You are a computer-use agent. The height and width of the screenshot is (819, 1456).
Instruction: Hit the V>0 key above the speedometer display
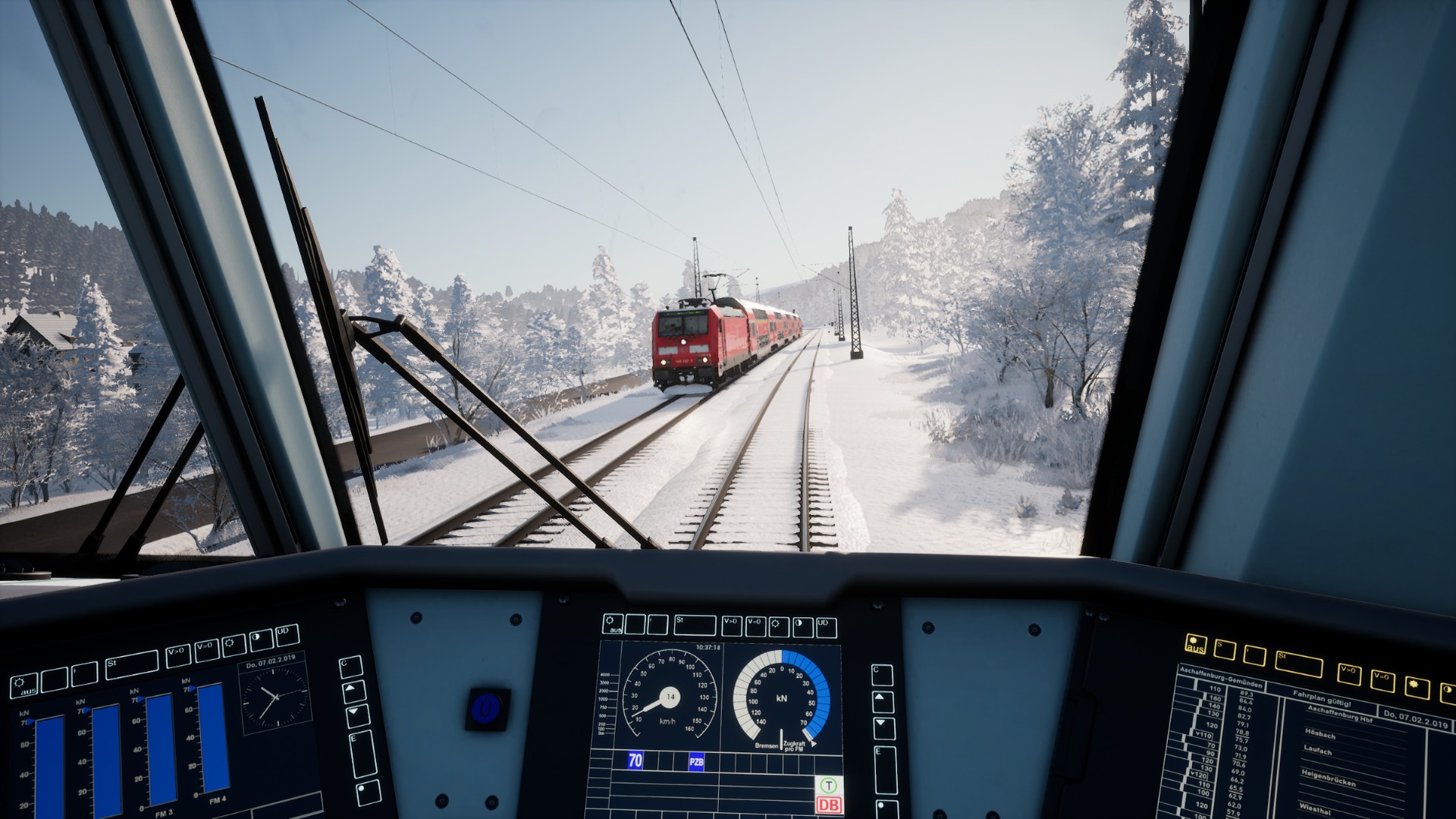732,626
